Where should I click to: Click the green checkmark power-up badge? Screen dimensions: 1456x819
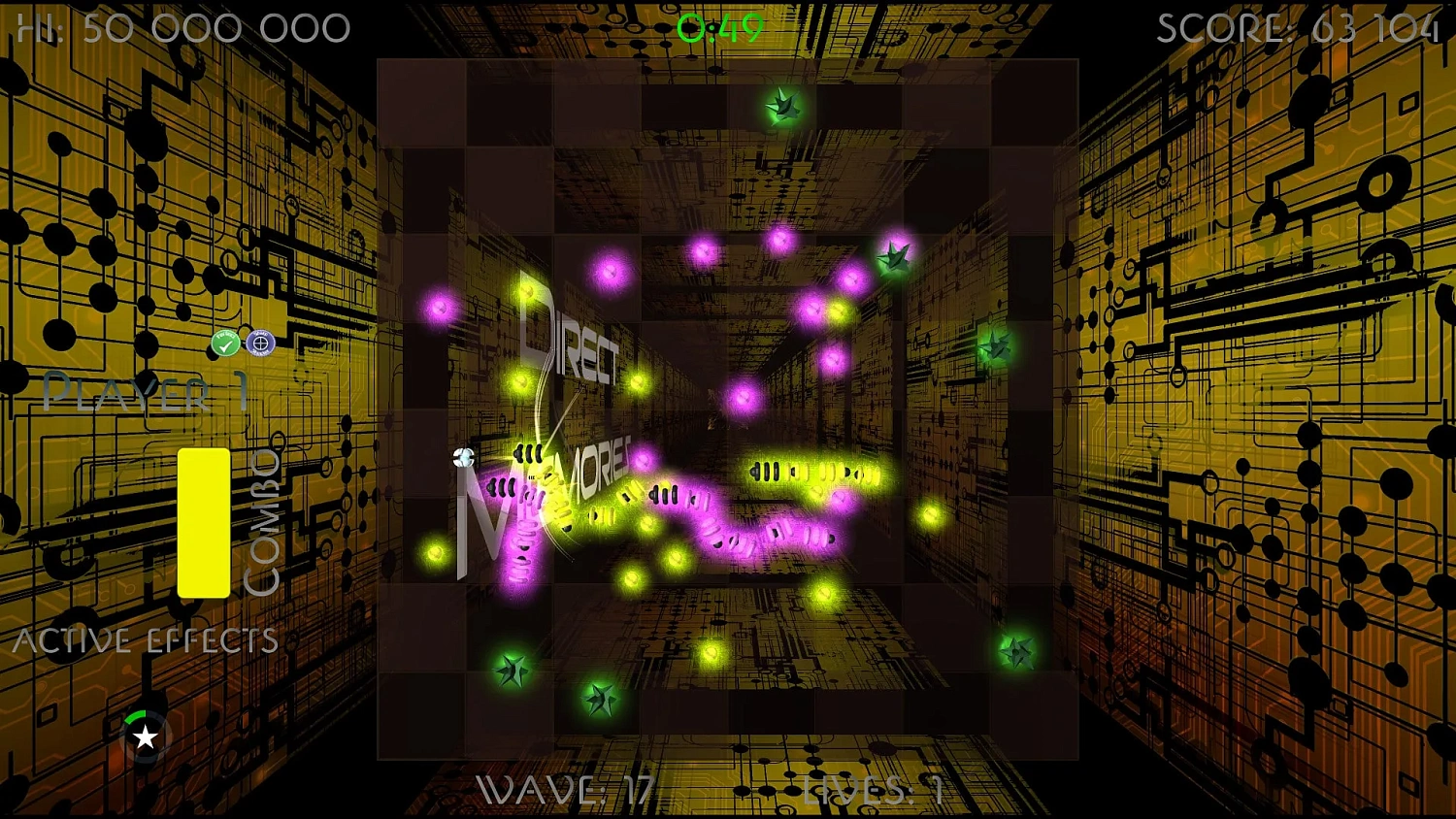point(224,343)
